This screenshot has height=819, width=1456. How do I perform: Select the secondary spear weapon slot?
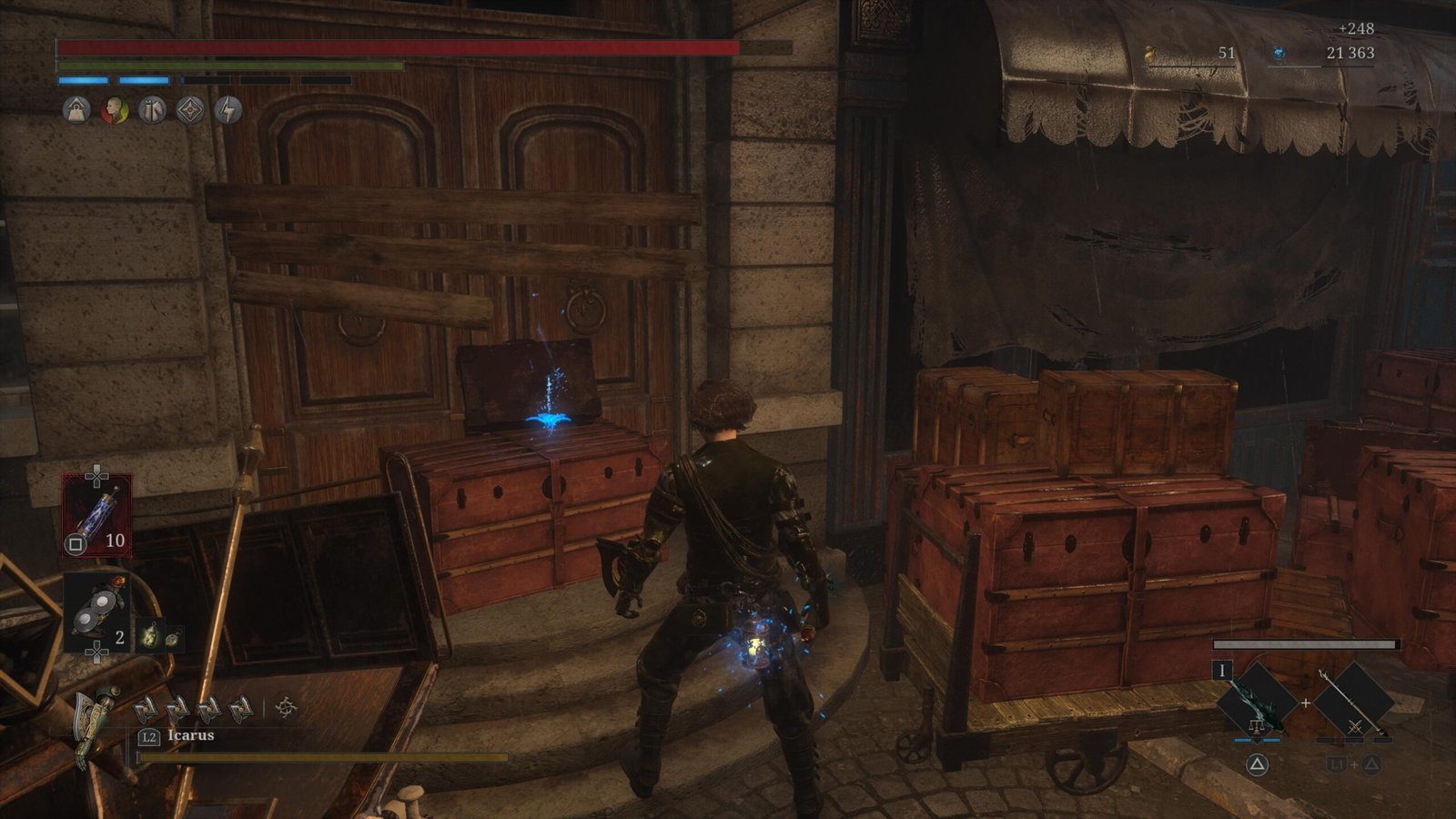1353,702
